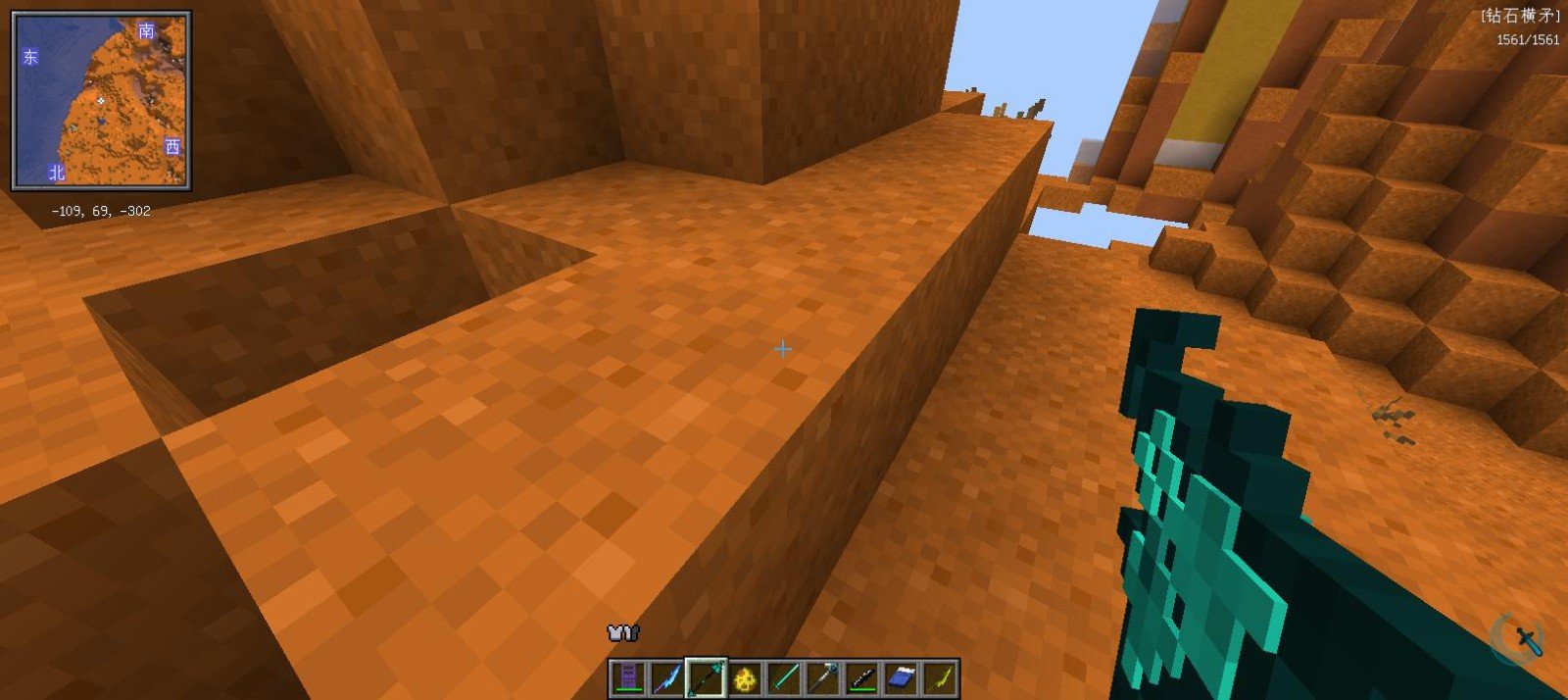Click the sword attack indicator icon
Viewport: 1568px width, 700px height.
[1527, 639]
